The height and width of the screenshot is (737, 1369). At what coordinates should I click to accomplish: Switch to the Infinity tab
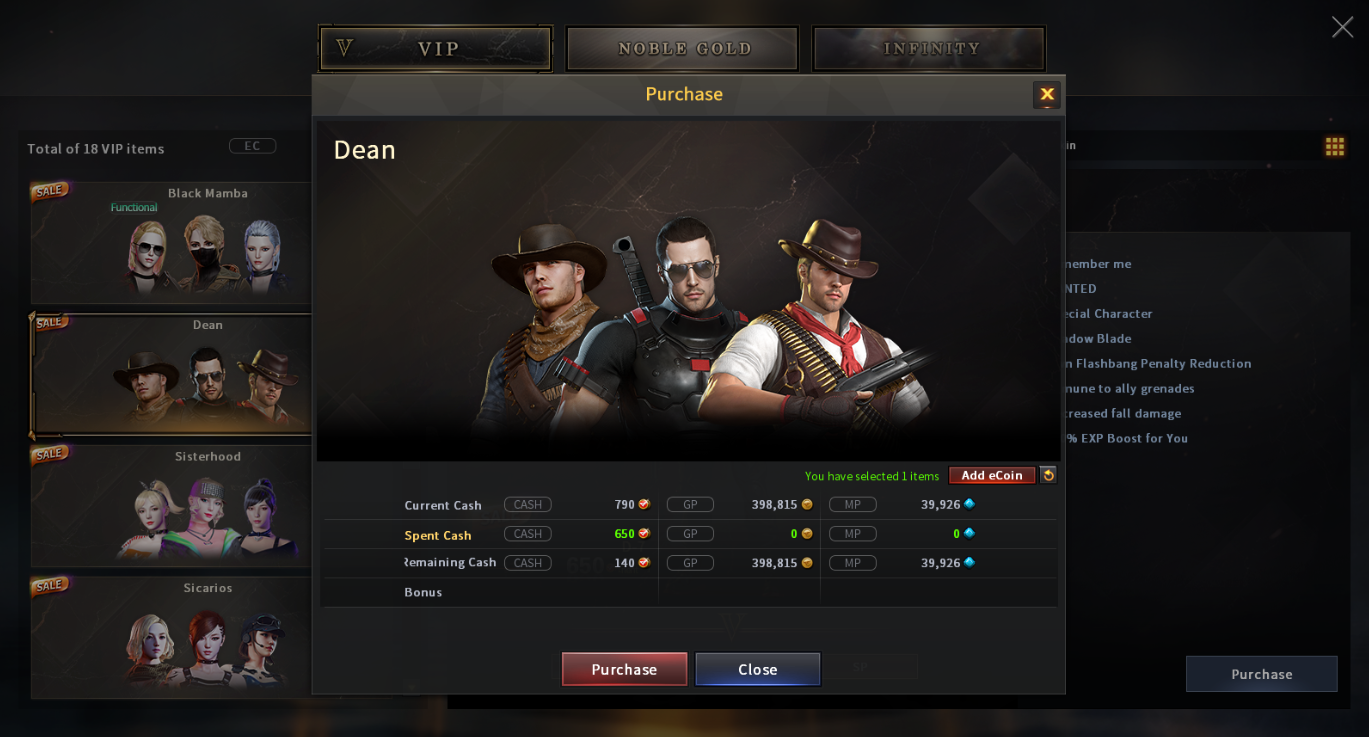pos(928,48)
